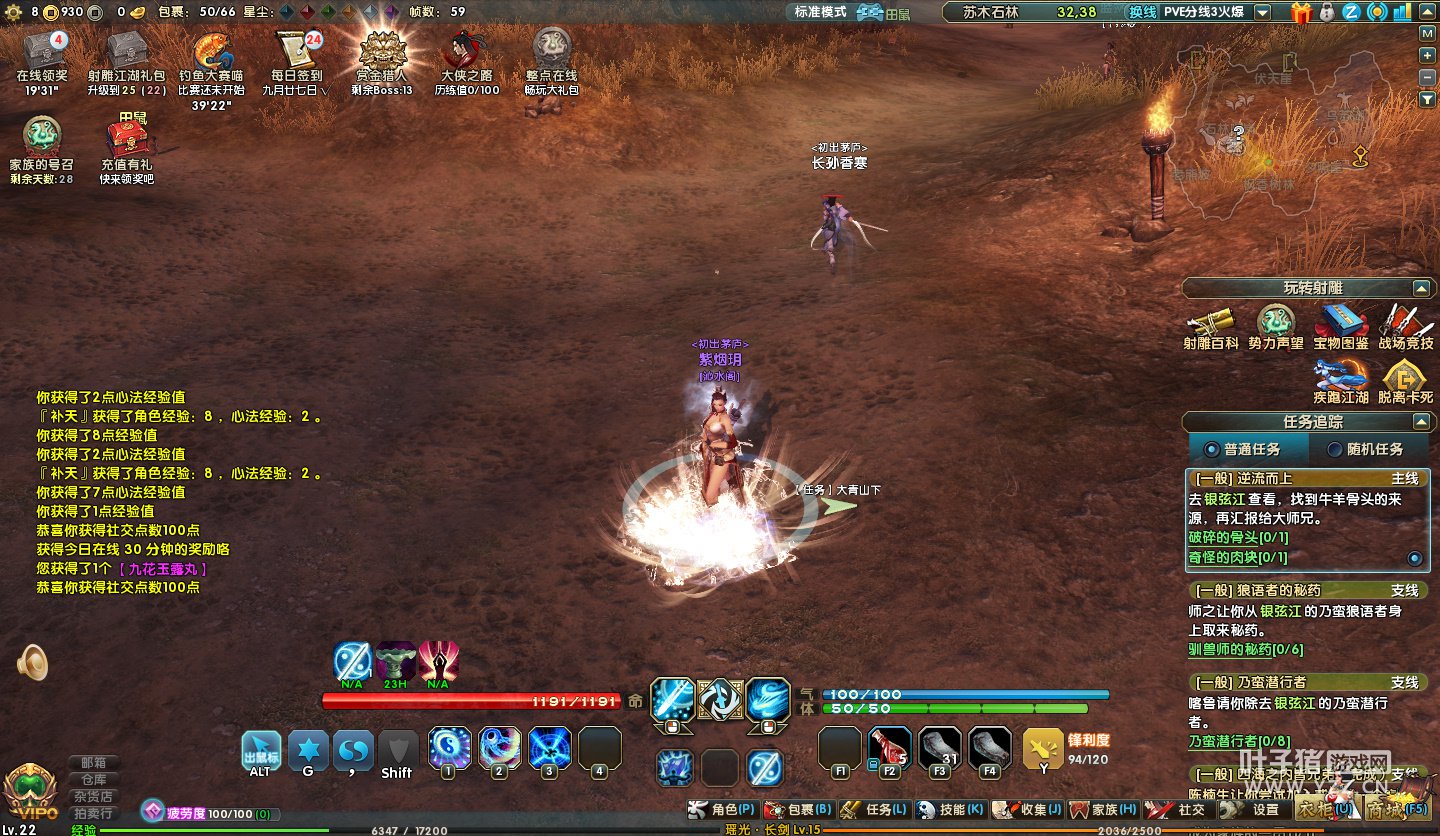Image resolution: width=1440 pixels, height=836 pixels.
Task: Open the PVE分线 channel dropdown
Action: pos(1262,12)
